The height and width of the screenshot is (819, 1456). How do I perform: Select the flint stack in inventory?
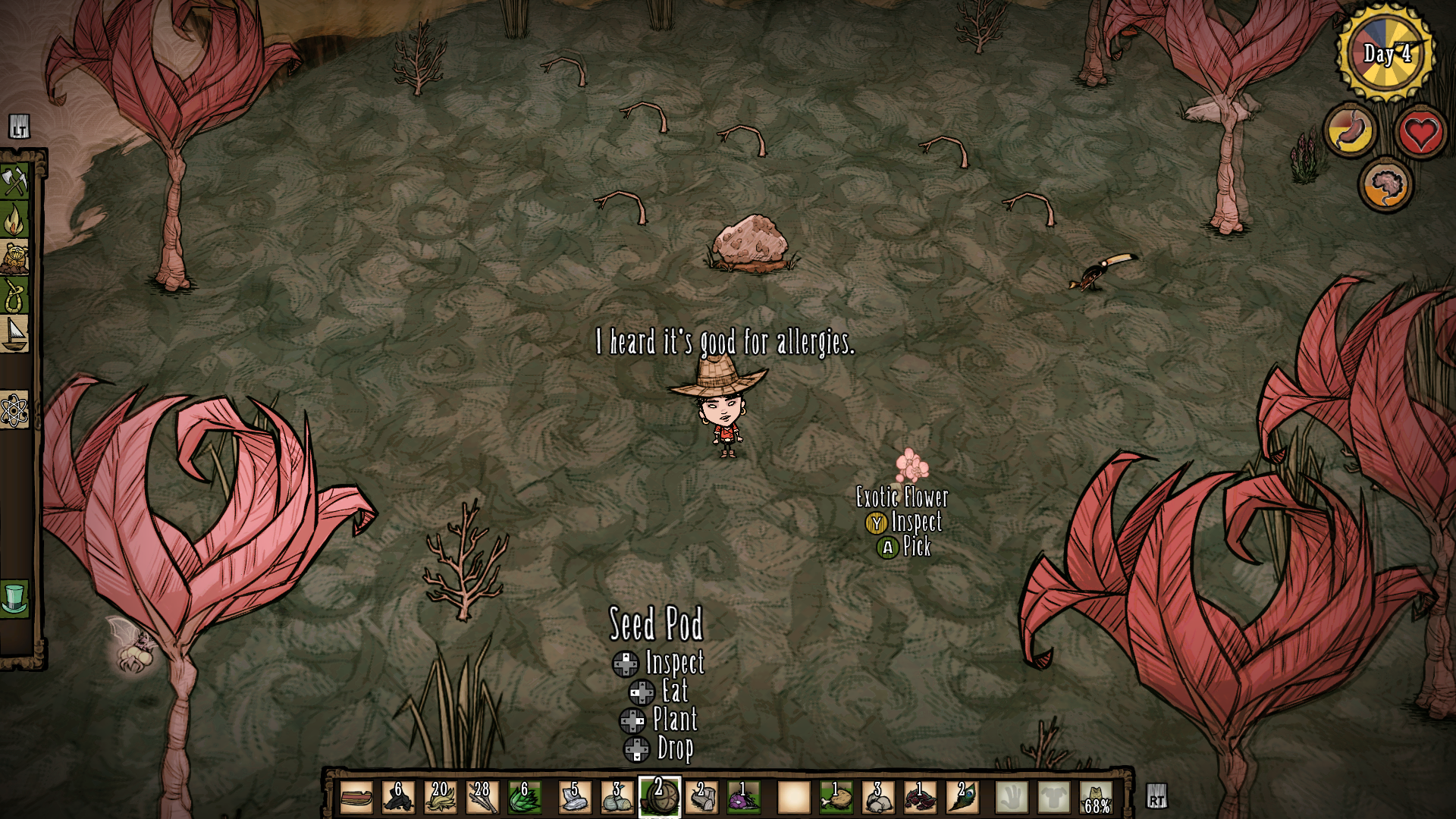[x=398, y=798]
